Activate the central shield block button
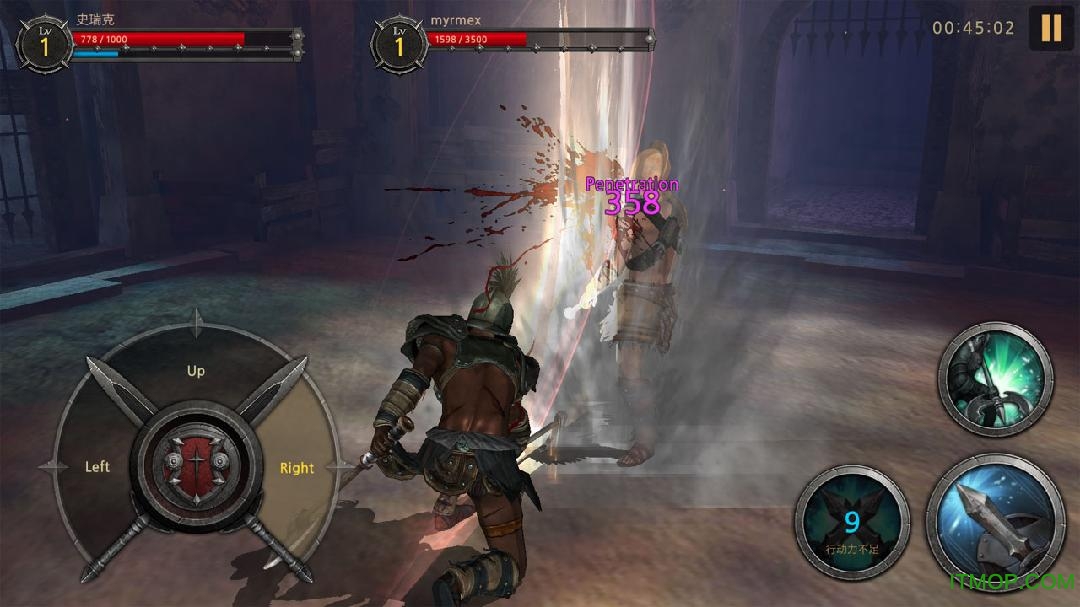Screen dimensions: 1080x607 (196, 468)
